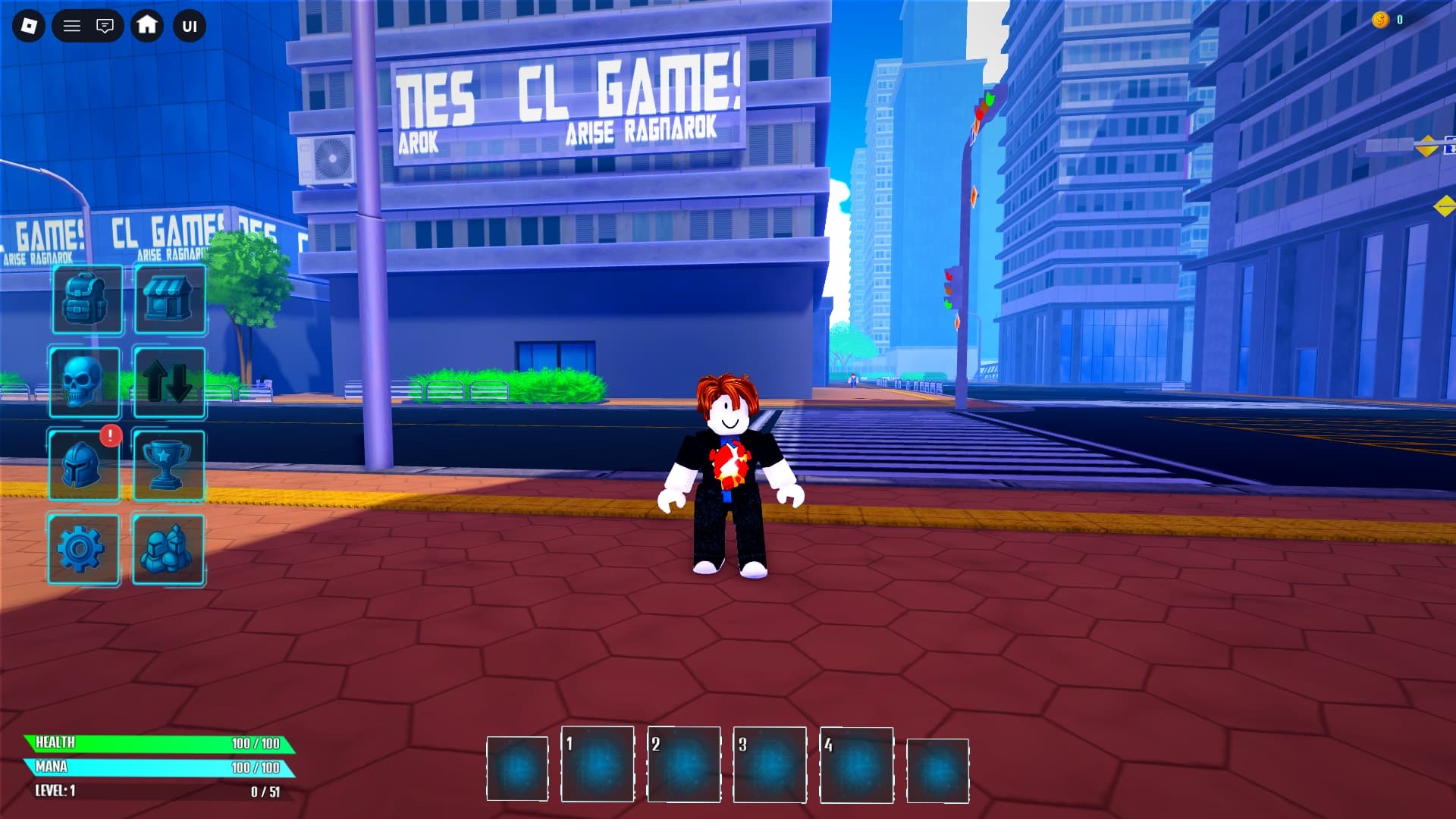Select hotbar slot 3

click(770, 764)
